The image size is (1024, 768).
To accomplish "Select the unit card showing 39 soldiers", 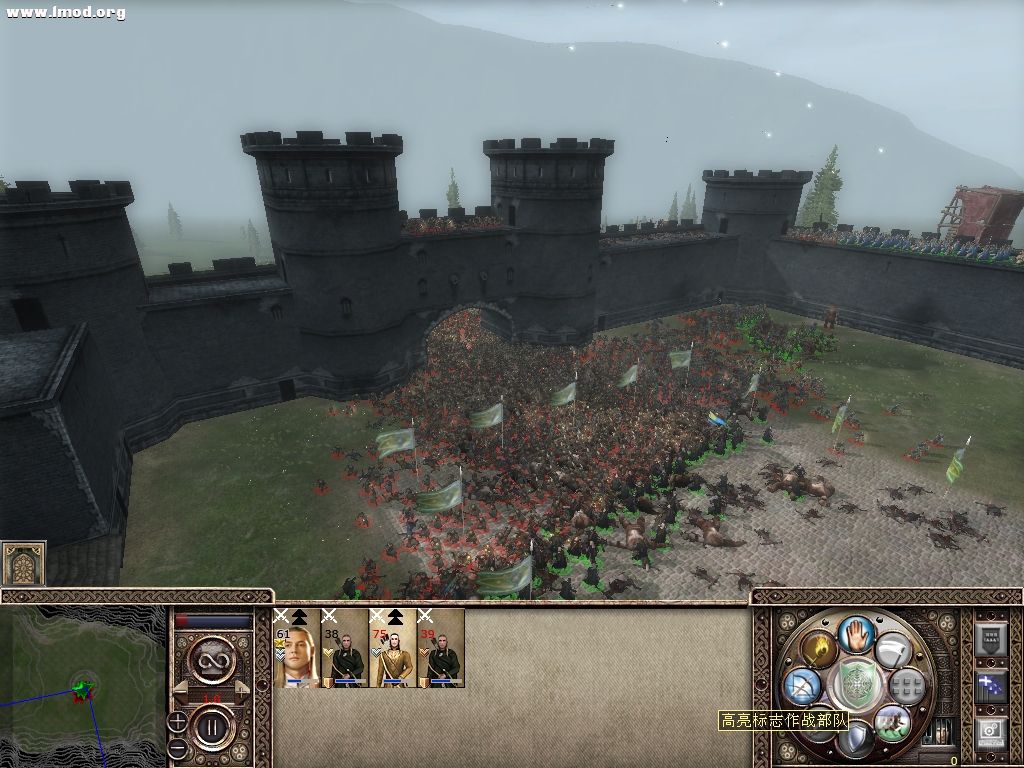I will pyautogui.click(x=441, y=648).
